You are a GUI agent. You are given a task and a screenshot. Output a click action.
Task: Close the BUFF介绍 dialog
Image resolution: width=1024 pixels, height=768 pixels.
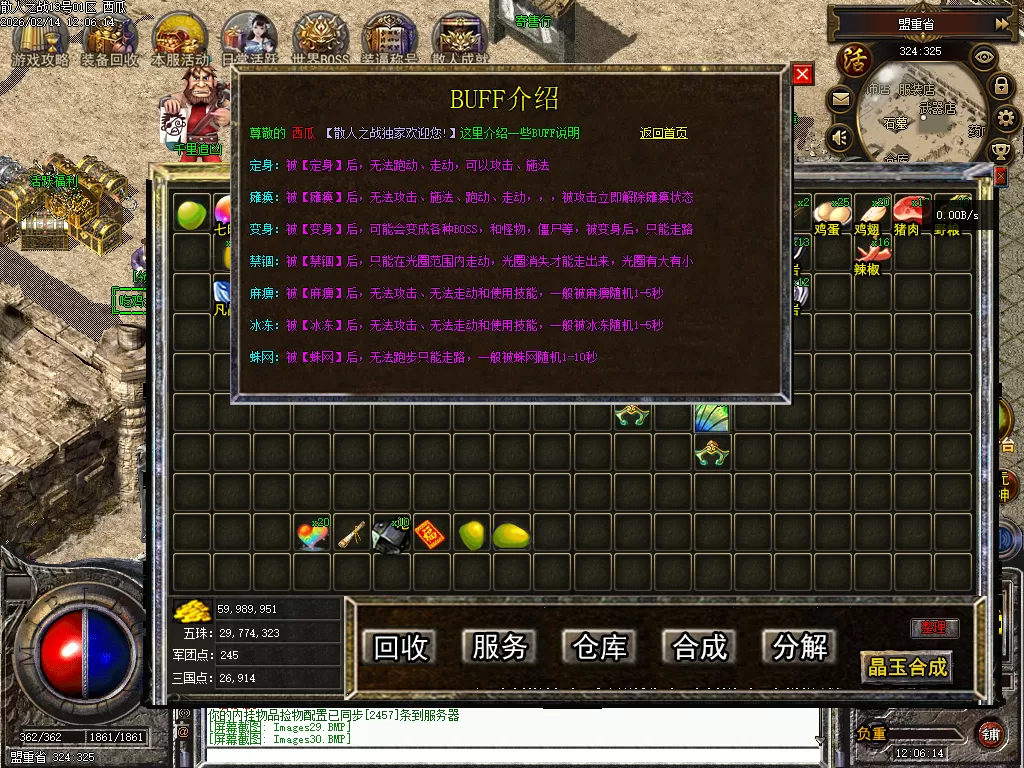pos(802,75)
